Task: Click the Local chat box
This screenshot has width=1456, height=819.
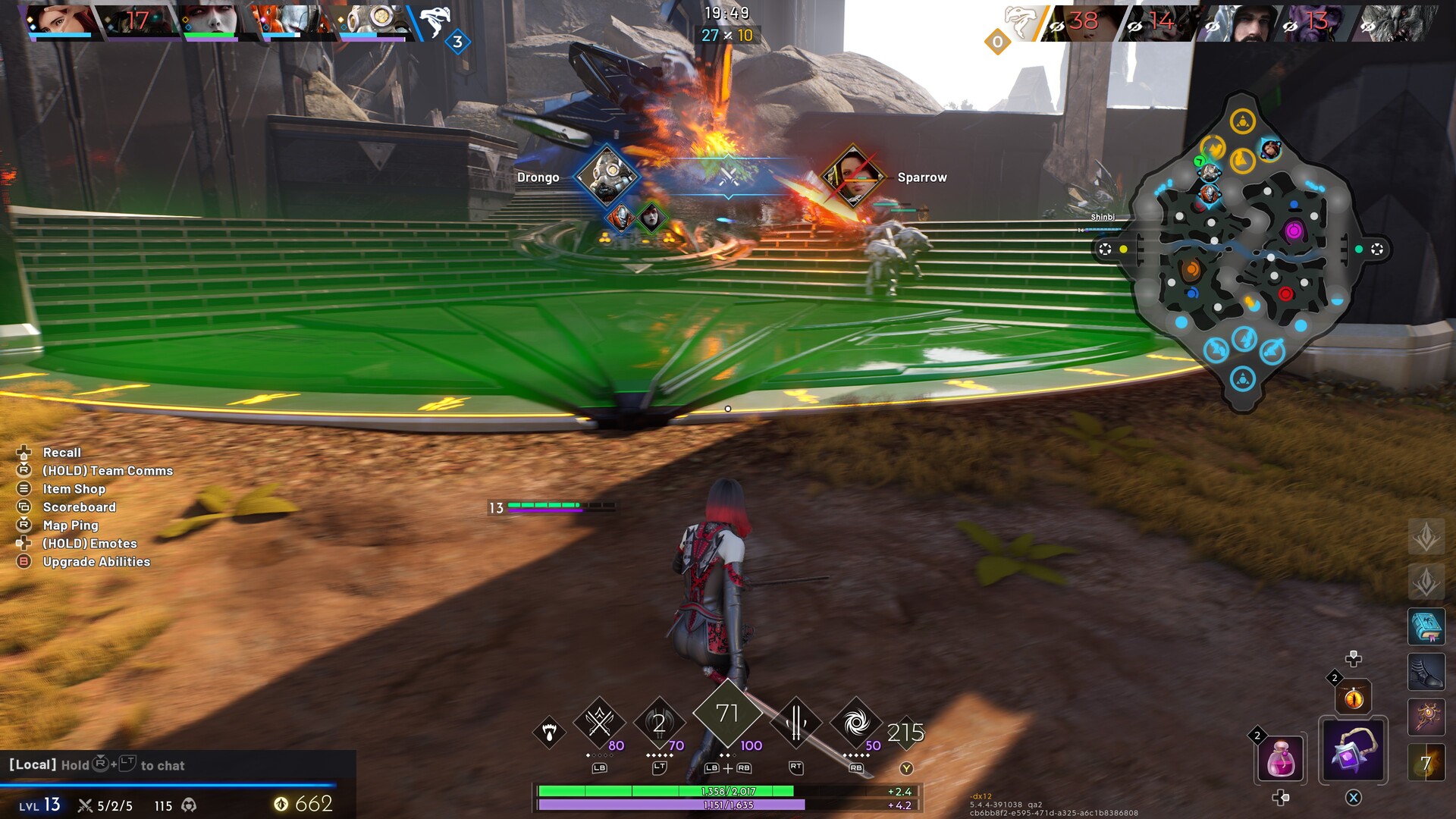Action: pos(178,765)
